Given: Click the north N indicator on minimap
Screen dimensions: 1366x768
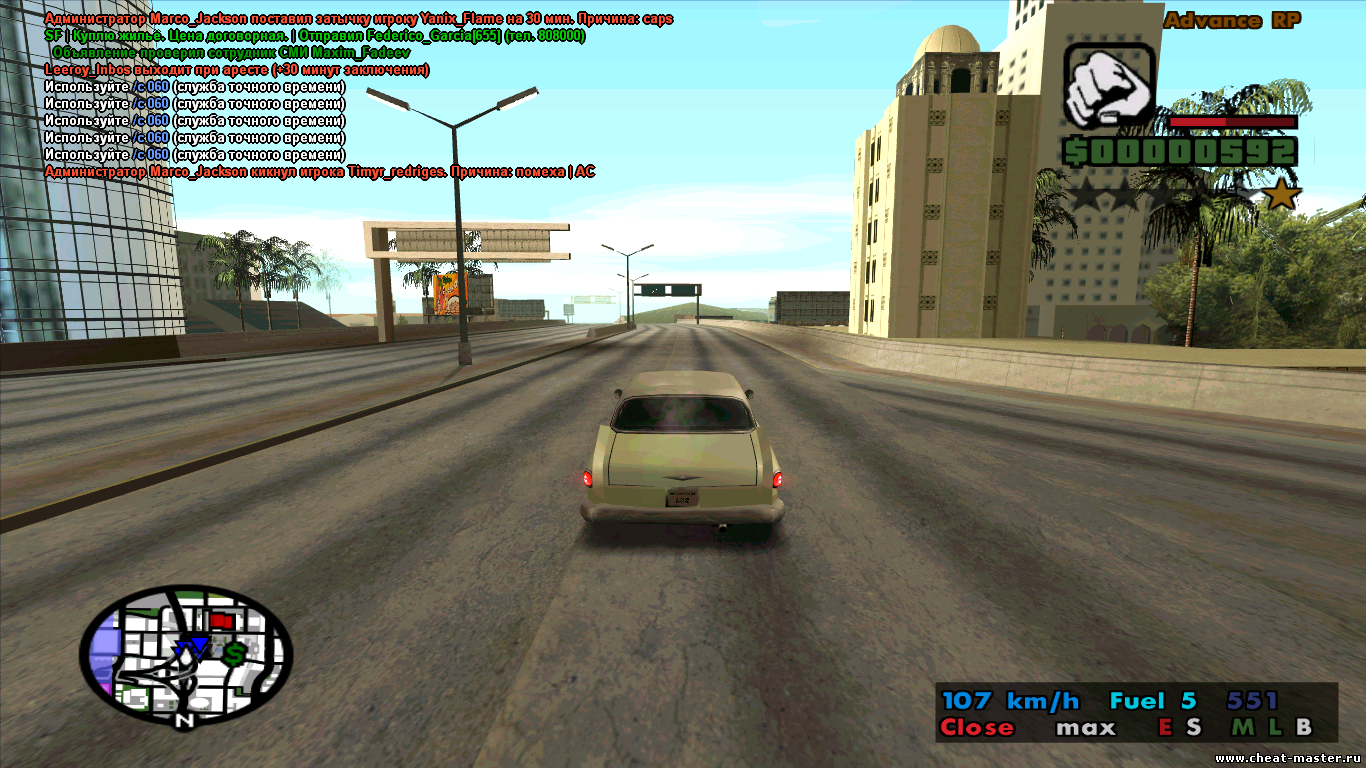Looking at the screenshot, I should [184, 719].
